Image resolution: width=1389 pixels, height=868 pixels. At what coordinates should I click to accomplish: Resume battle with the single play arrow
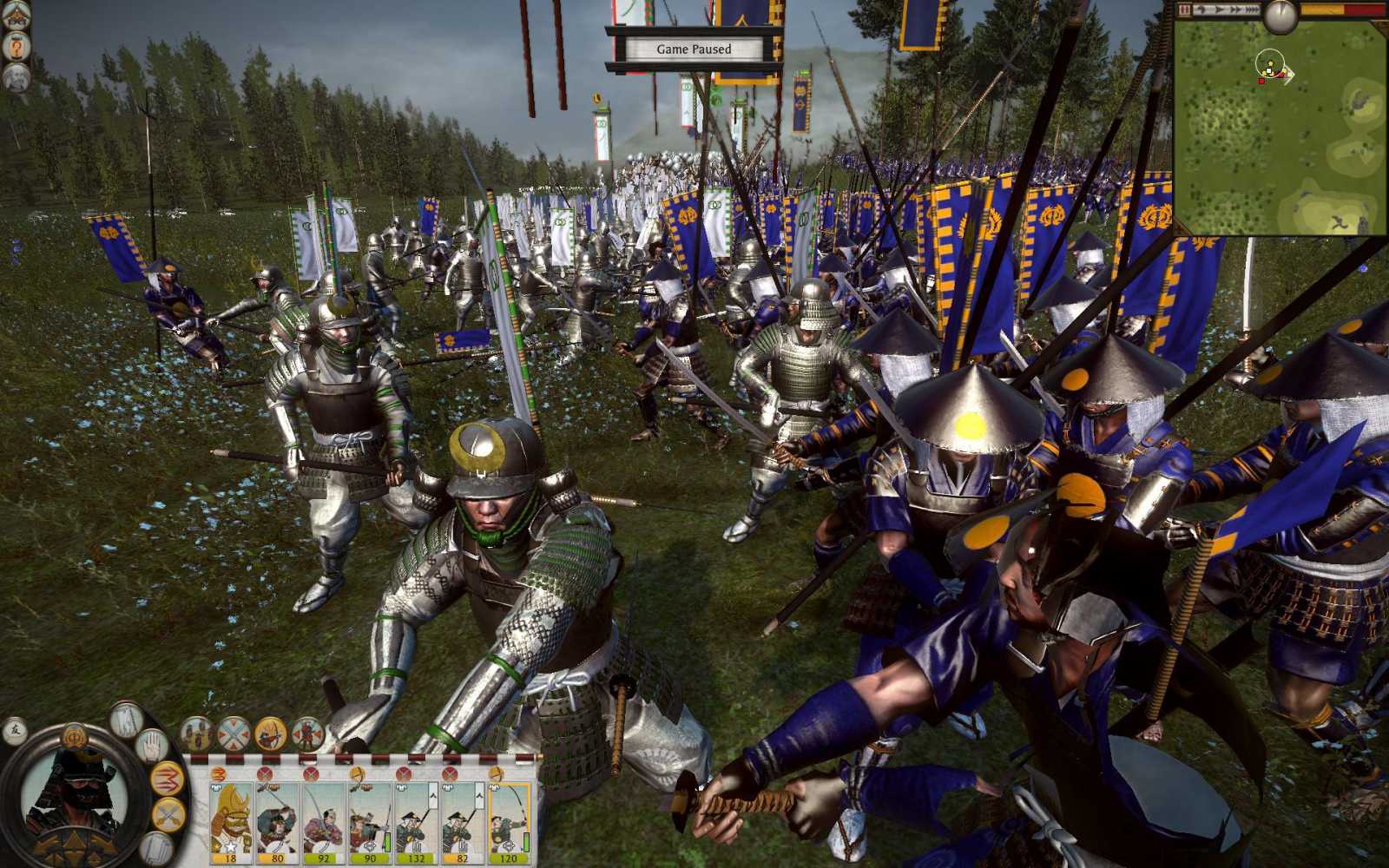pyautogui.click(x=1219, y=10)
